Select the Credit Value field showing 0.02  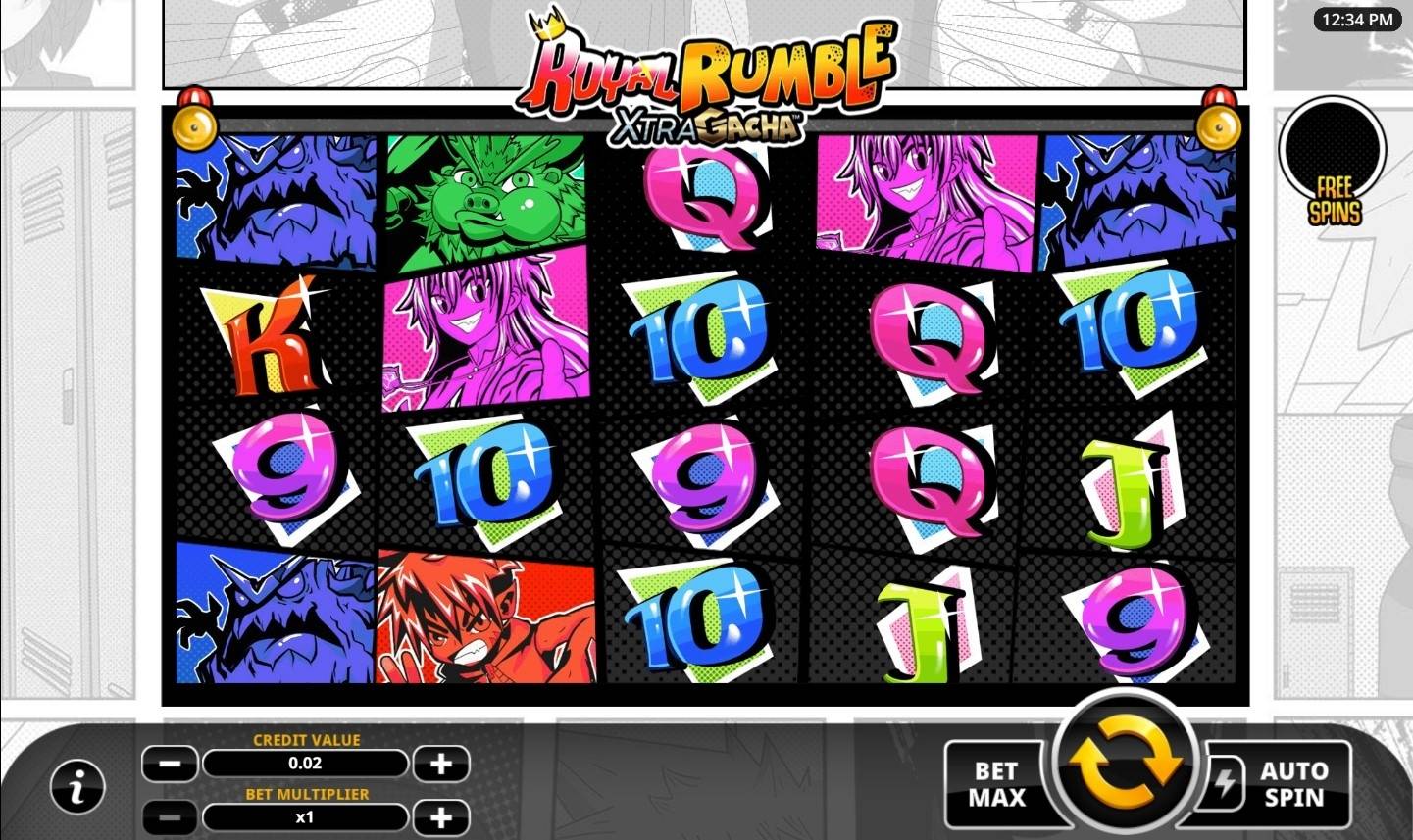coord(305,764)
